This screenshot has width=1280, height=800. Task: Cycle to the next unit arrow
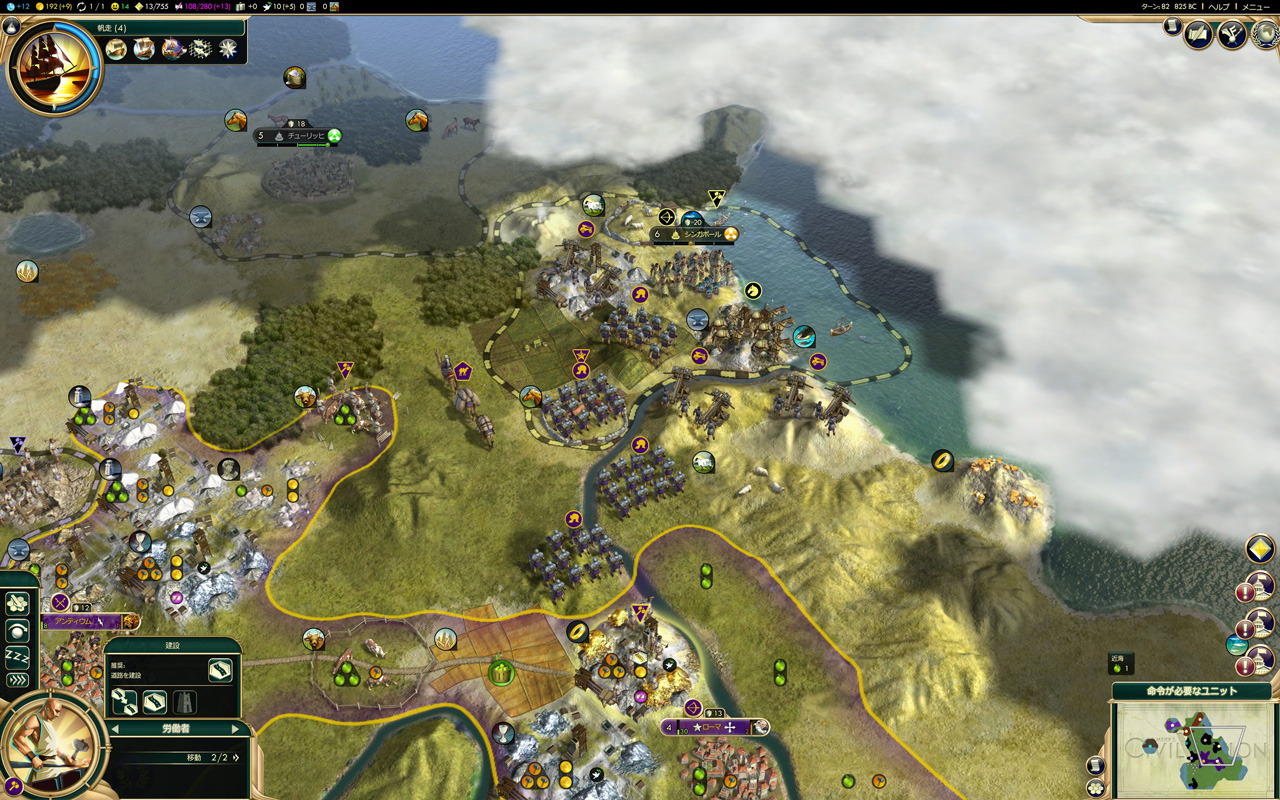236,729
